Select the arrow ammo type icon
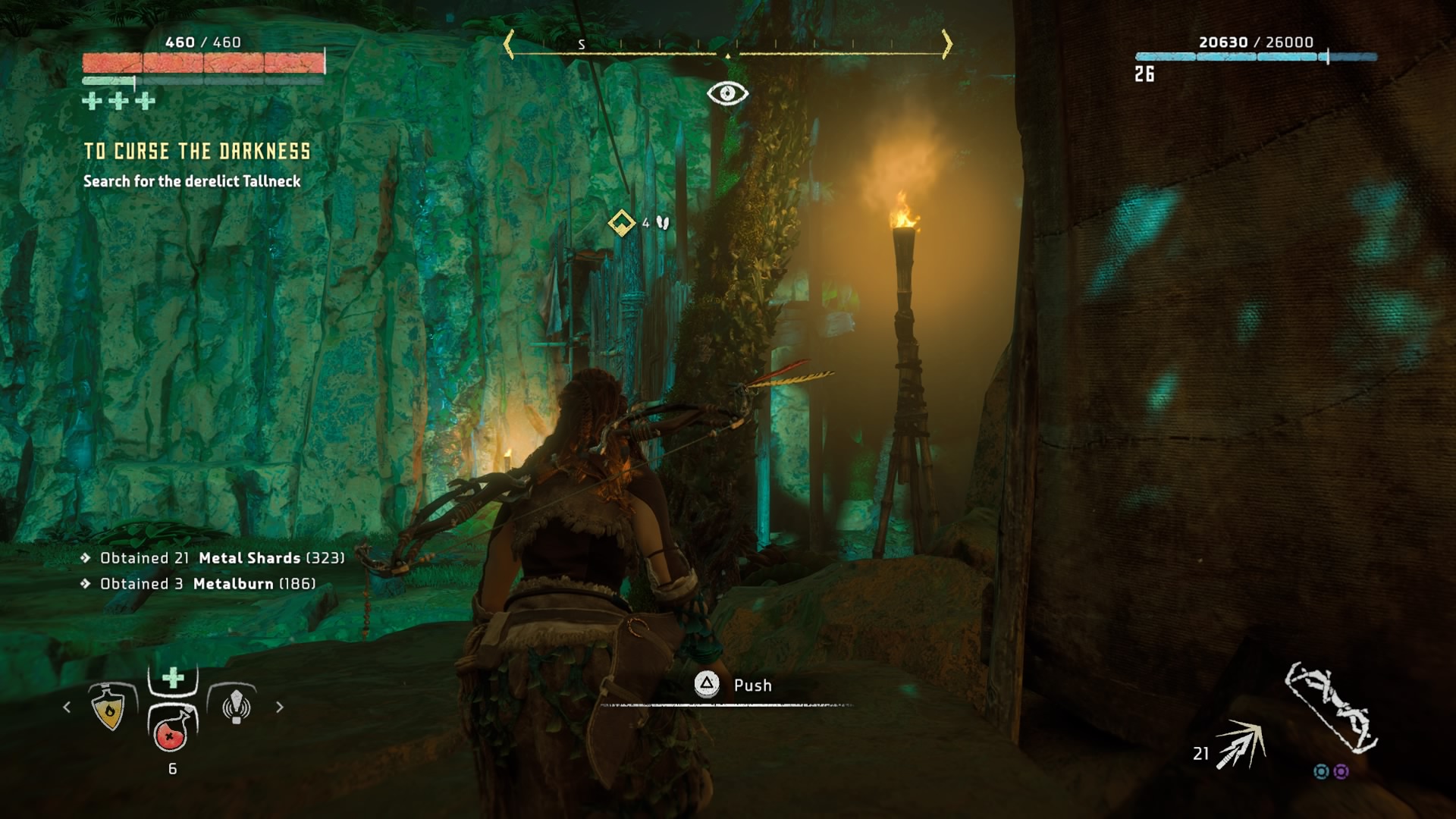Viewport: 1456px width, 819px height. pos(1240,745)
